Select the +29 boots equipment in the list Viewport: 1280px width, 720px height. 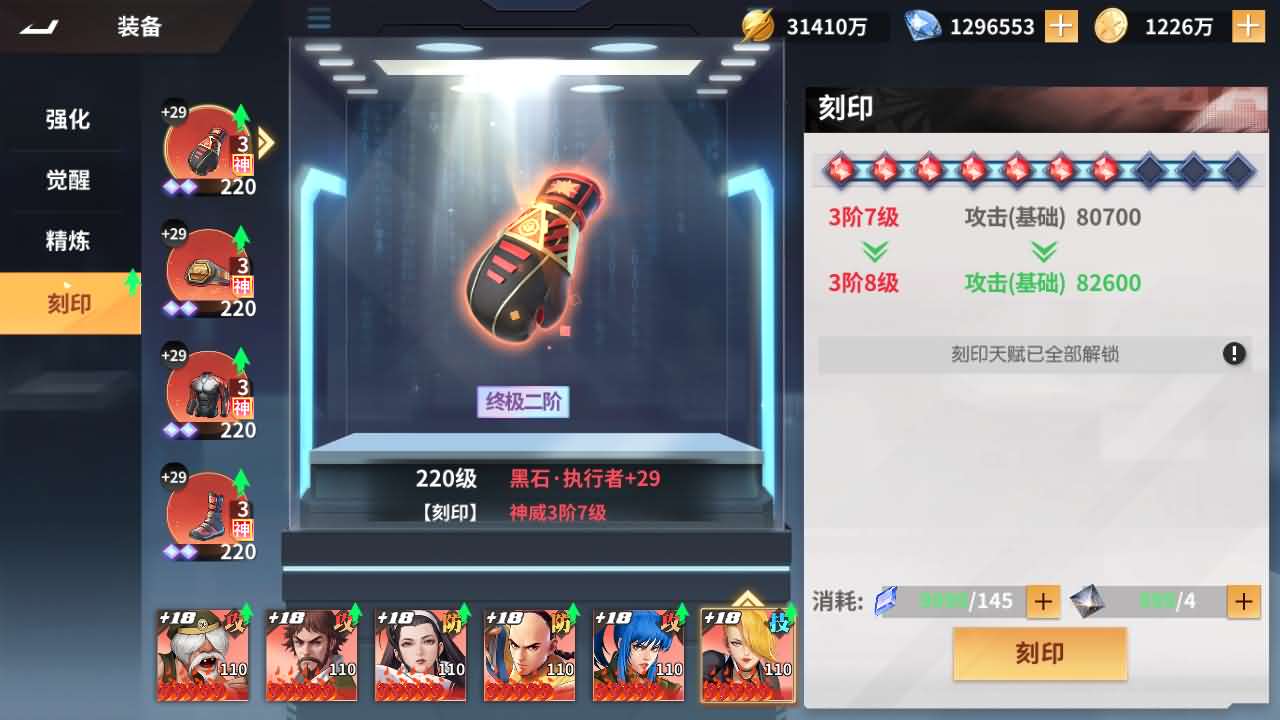click(x=208, y=512)
